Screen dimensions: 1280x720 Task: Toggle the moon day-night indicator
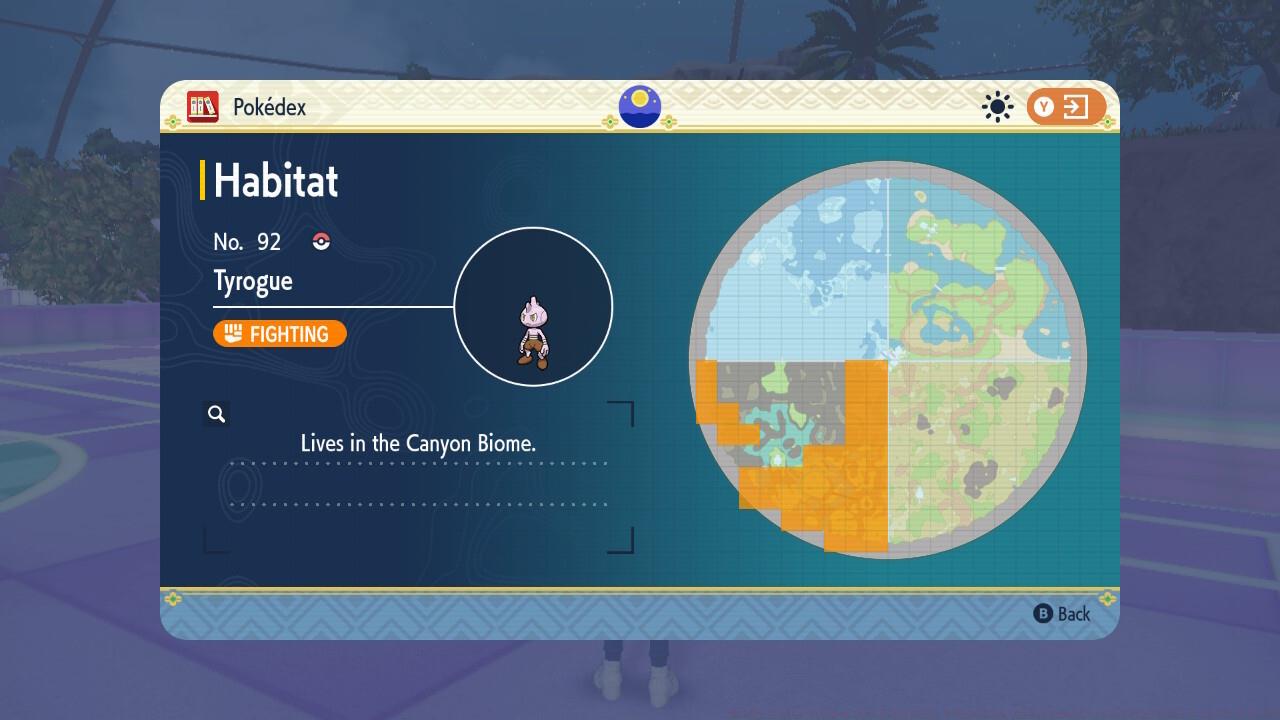click(x=640, y=106)
